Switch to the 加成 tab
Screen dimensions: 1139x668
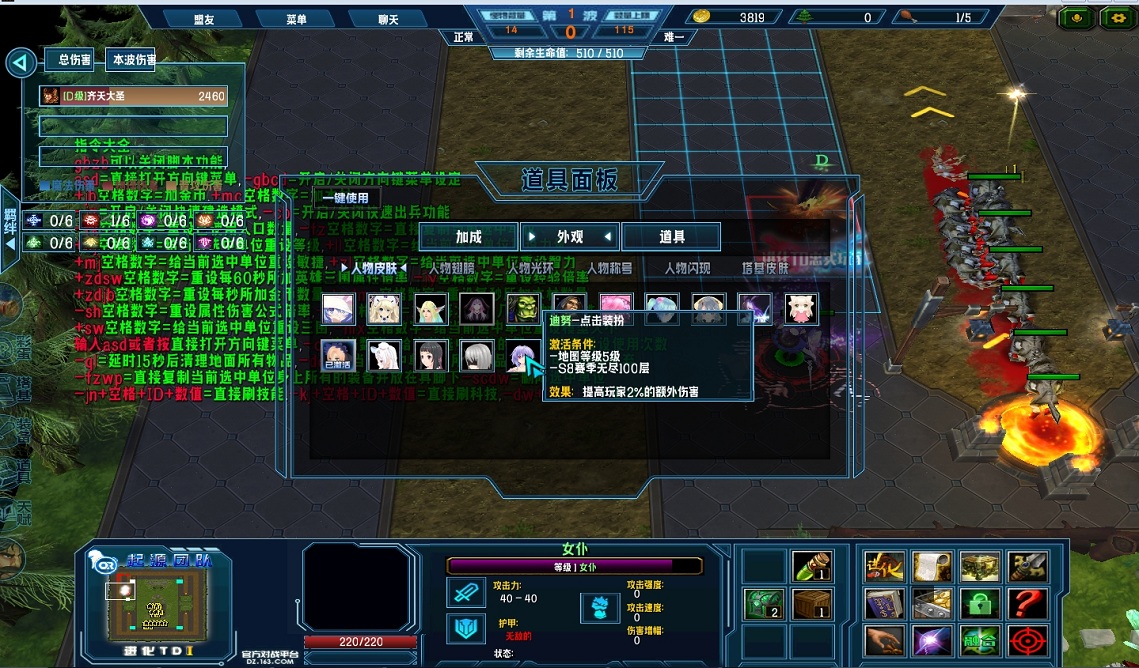click(468, 237)
